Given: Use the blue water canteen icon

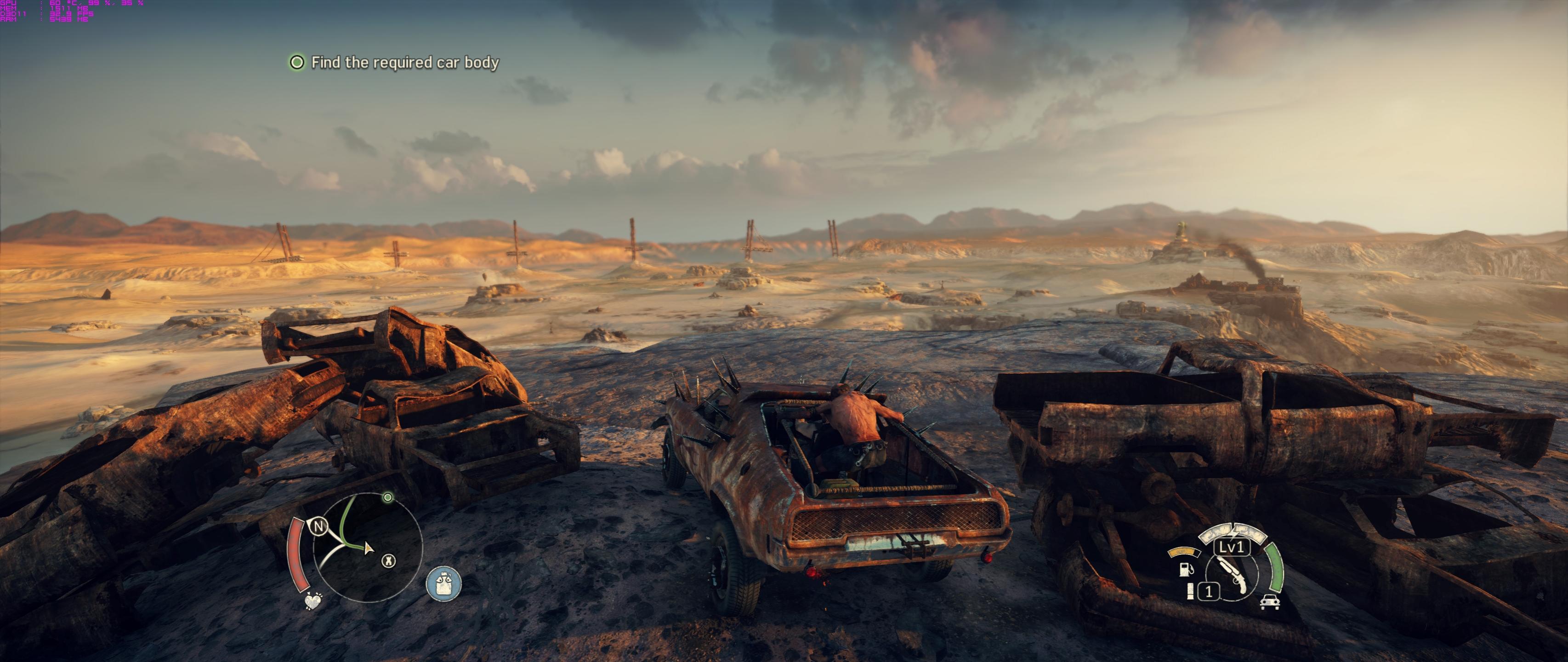Looking at the screenshot, I should pos(444,583).
